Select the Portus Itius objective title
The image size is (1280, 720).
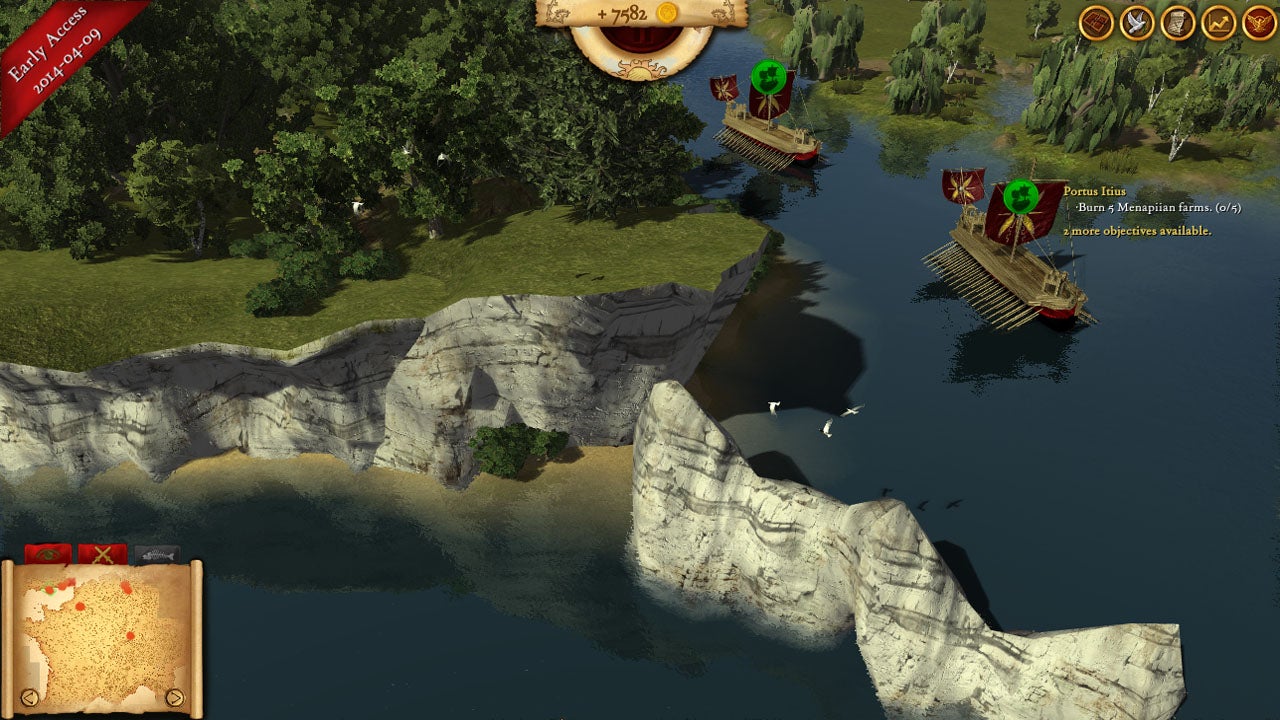coord(1094,191)
